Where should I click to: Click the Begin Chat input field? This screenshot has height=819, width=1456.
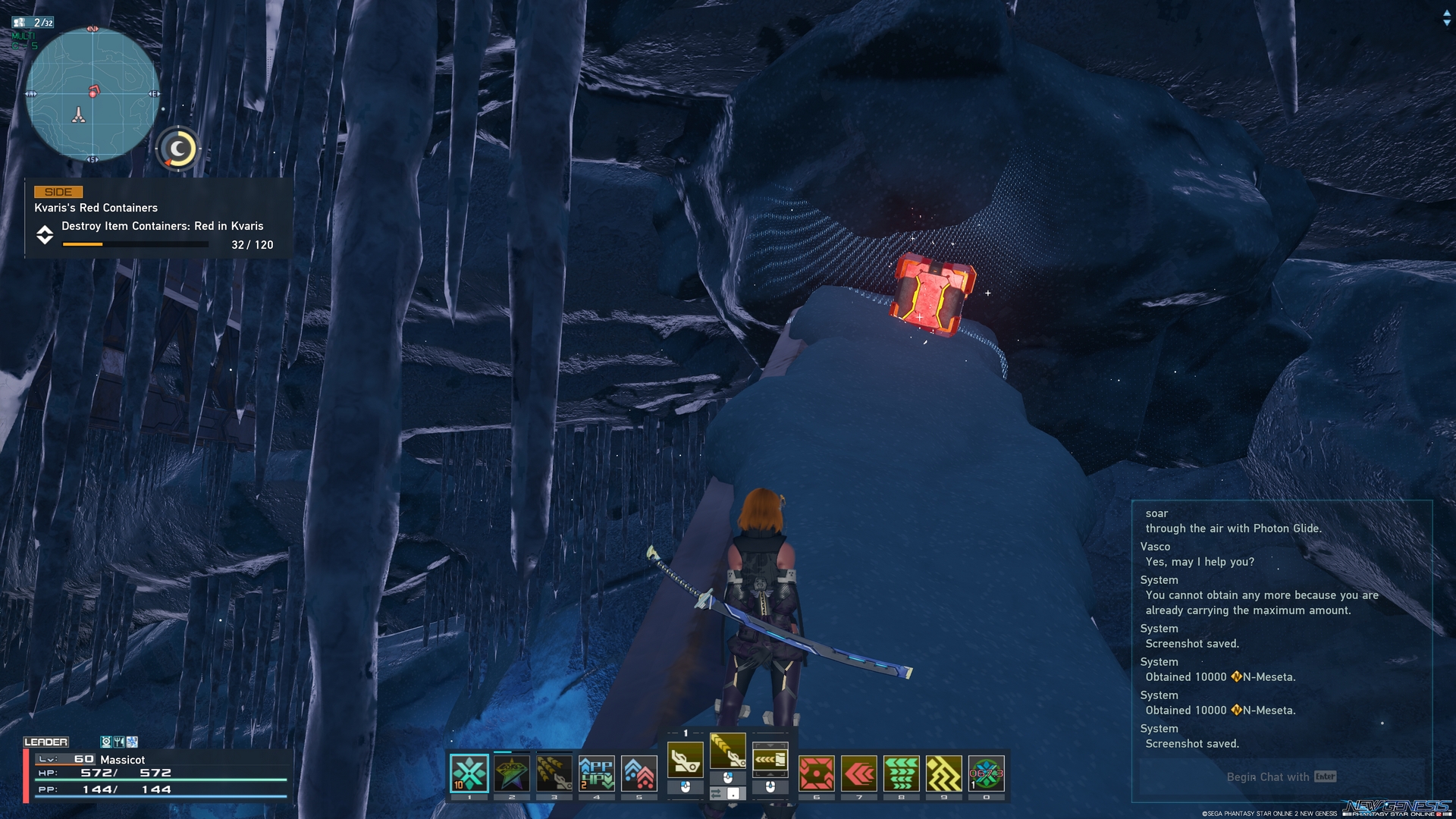coord(1281,777)
